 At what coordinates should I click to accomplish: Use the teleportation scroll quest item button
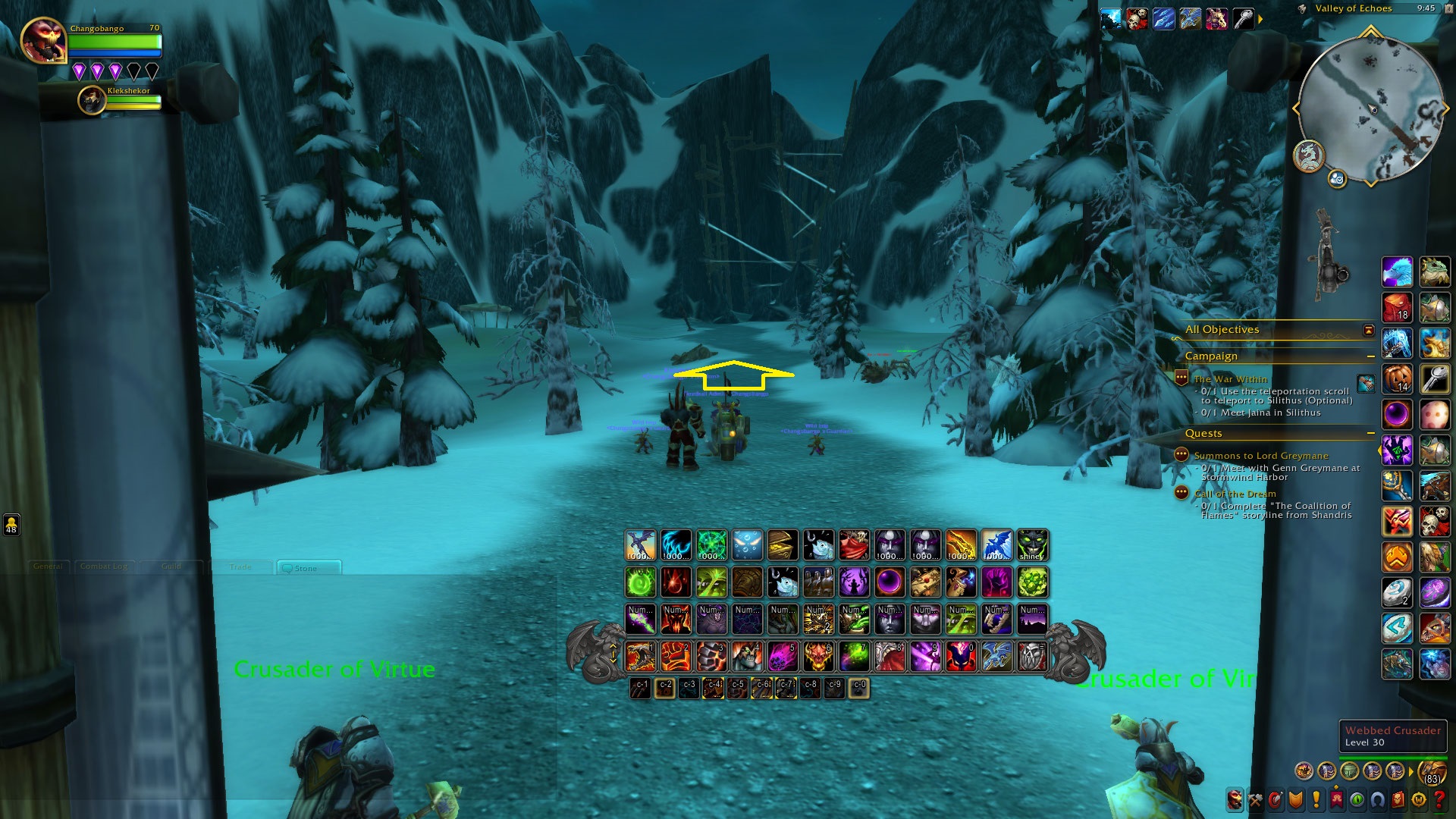[x=1366, y=384]
